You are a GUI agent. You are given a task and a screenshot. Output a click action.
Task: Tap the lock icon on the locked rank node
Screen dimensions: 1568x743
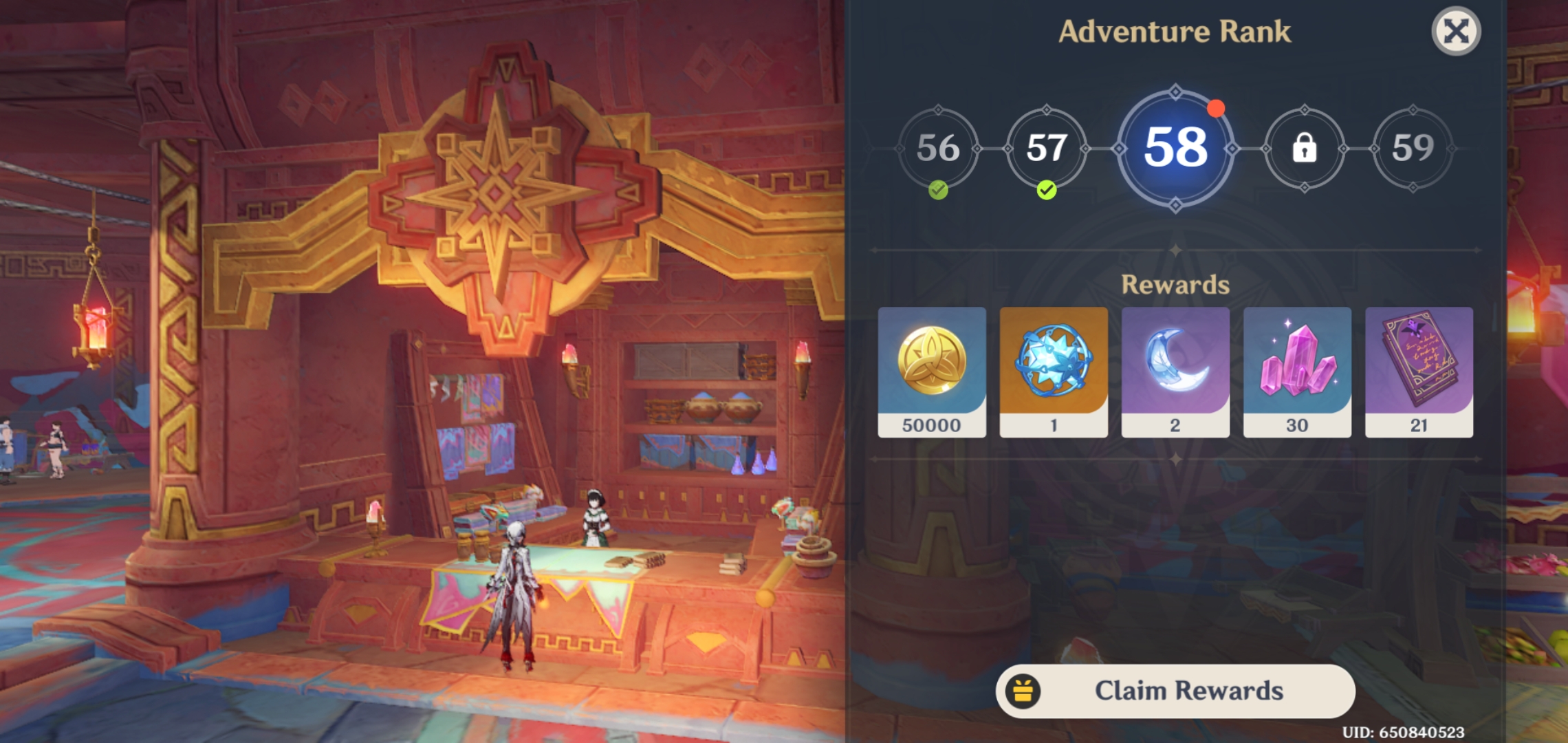pos(1304,149)
